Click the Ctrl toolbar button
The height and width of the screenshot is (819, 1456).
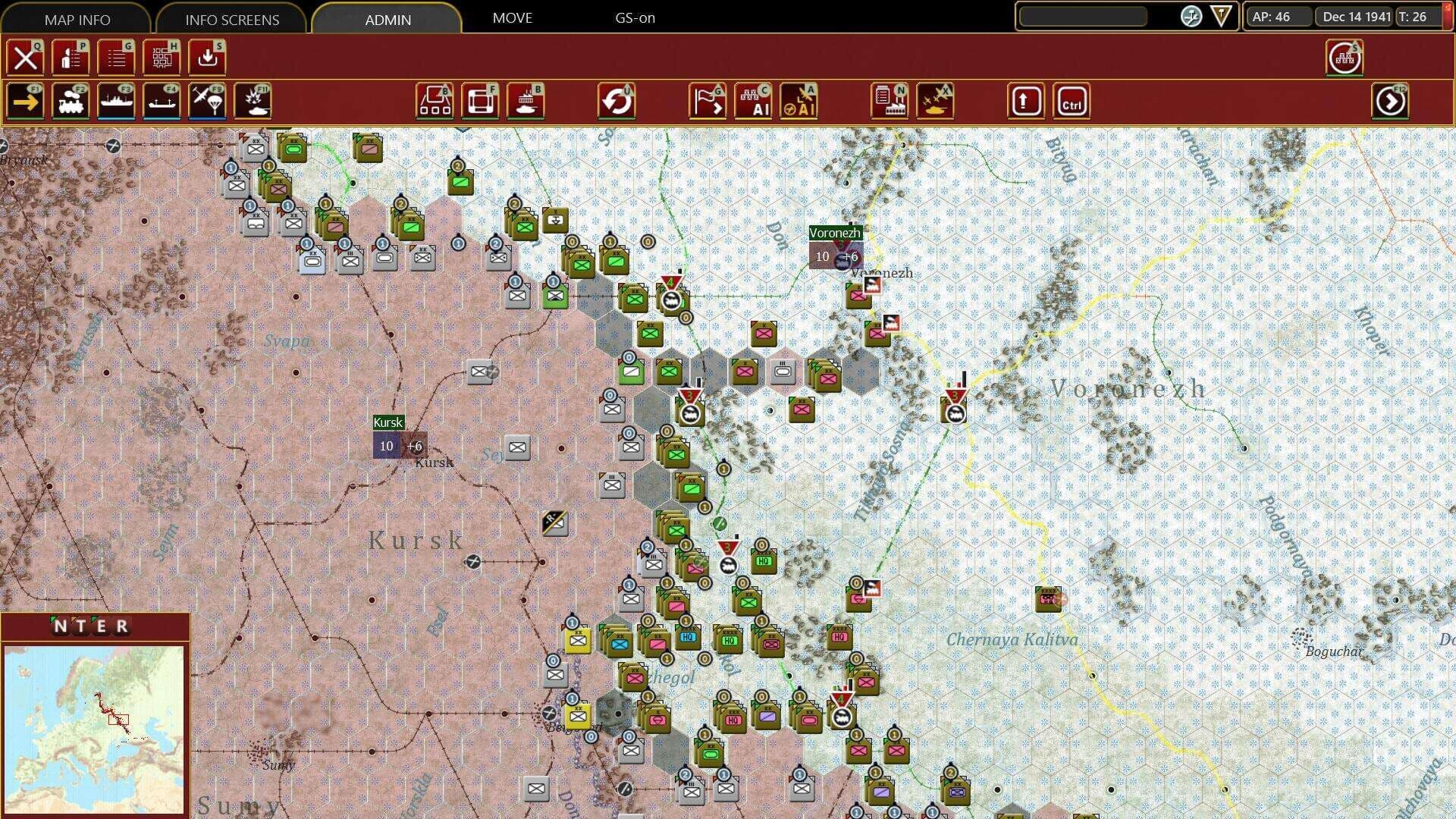1072,102
